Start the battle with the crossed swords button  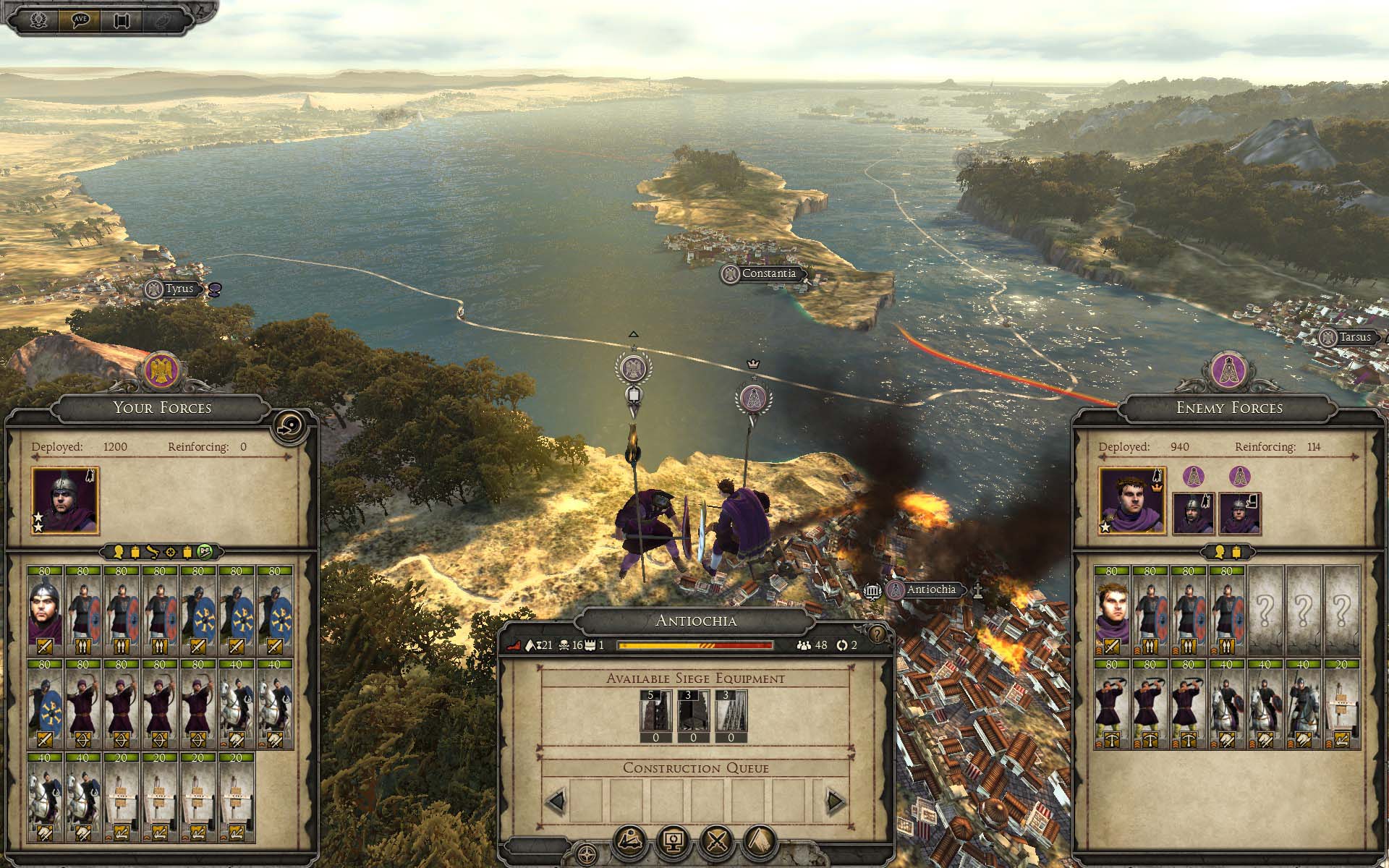click(x=717, y=841)
